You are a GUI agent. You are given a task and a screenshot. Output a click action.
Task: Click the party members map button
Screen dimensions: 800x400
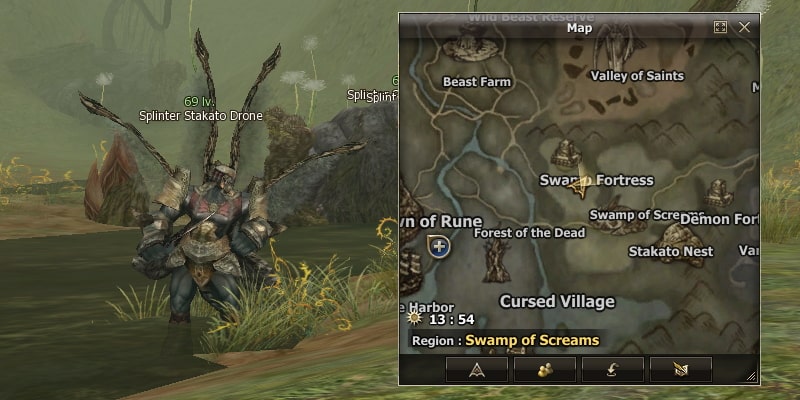pos(545,369)
